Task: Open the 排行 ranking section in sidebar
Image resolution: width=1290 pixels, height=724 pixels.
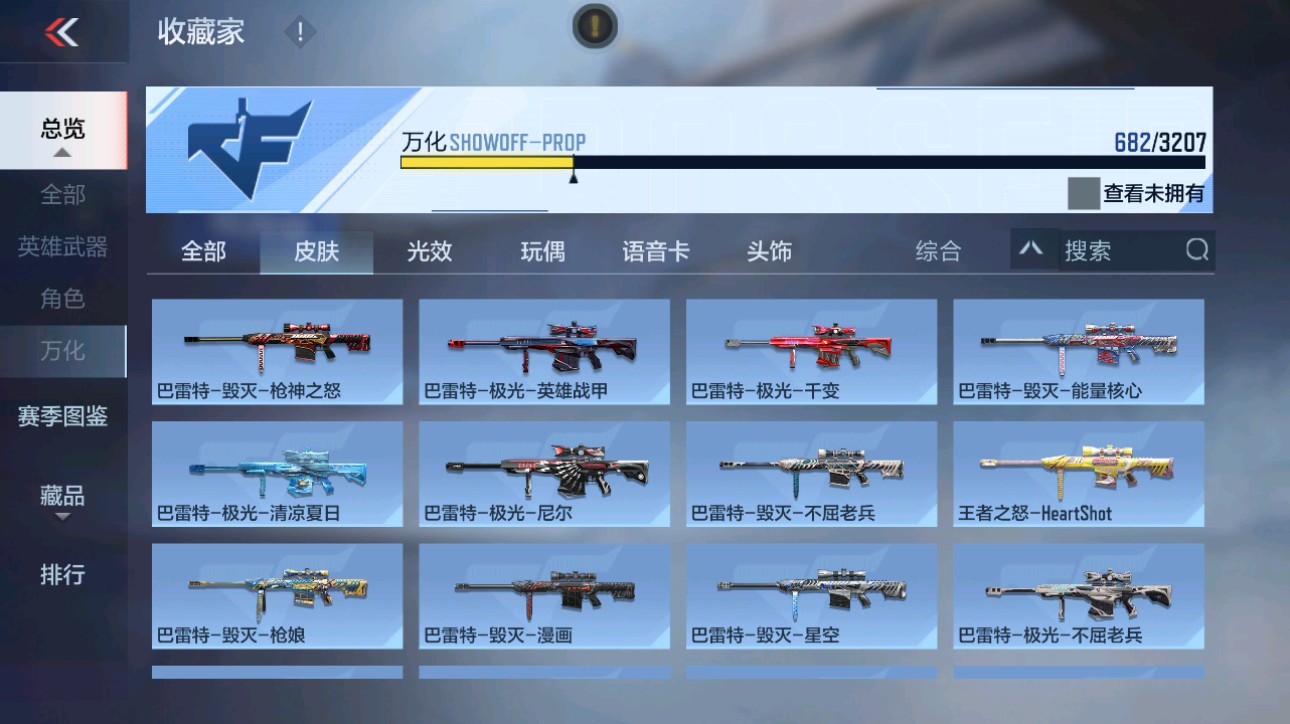Action: (x=62, y=576)
